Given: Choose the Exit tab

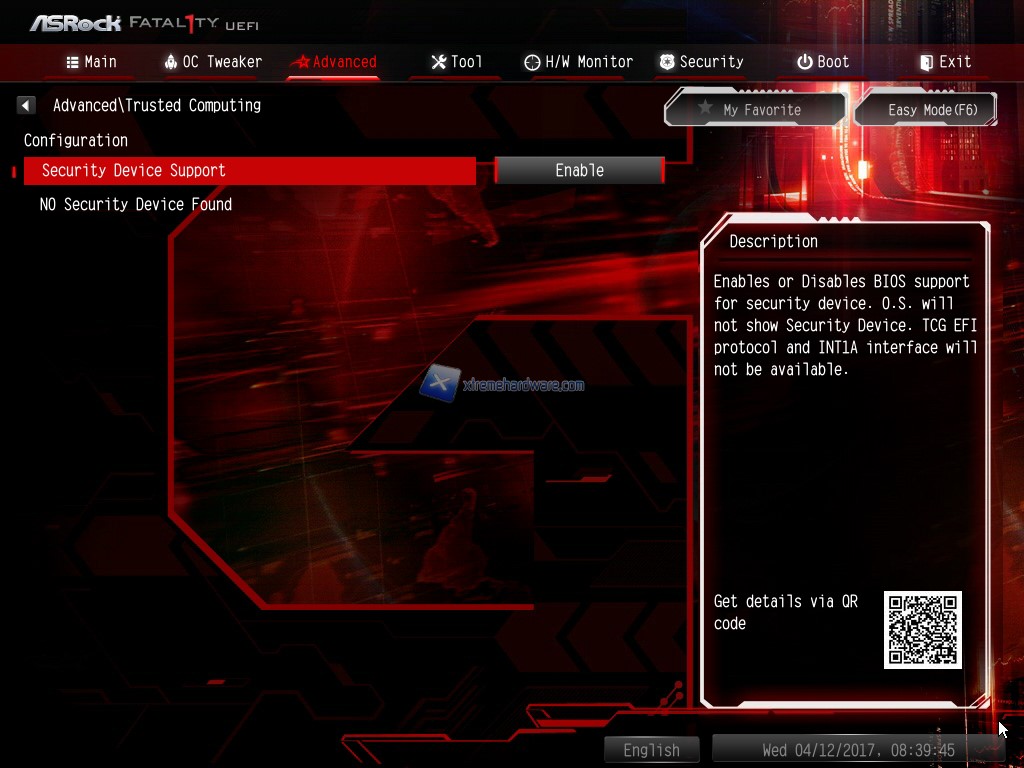Looking at the screenshot, I should coord(945,62).
